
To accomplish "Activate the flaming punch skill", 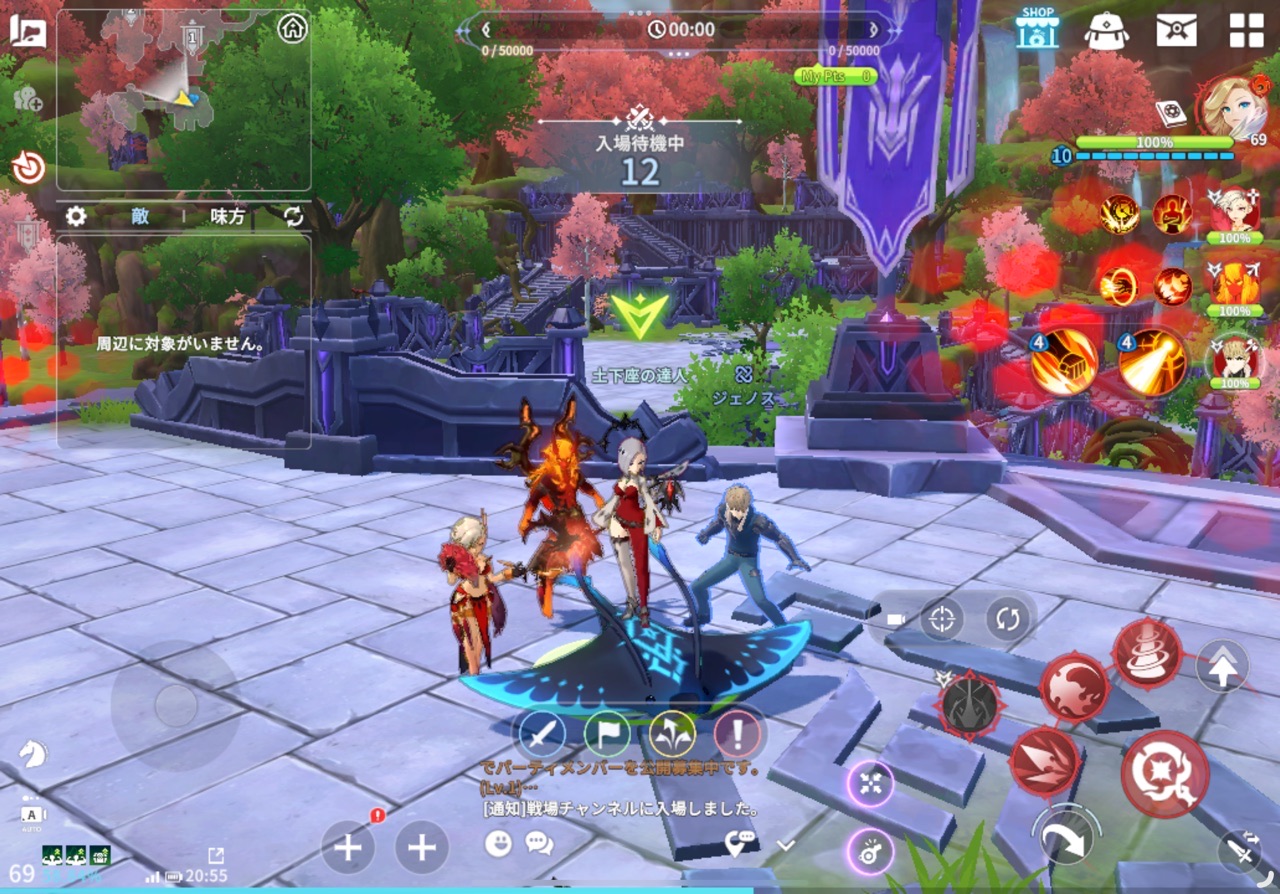I will click(1063, 362).
